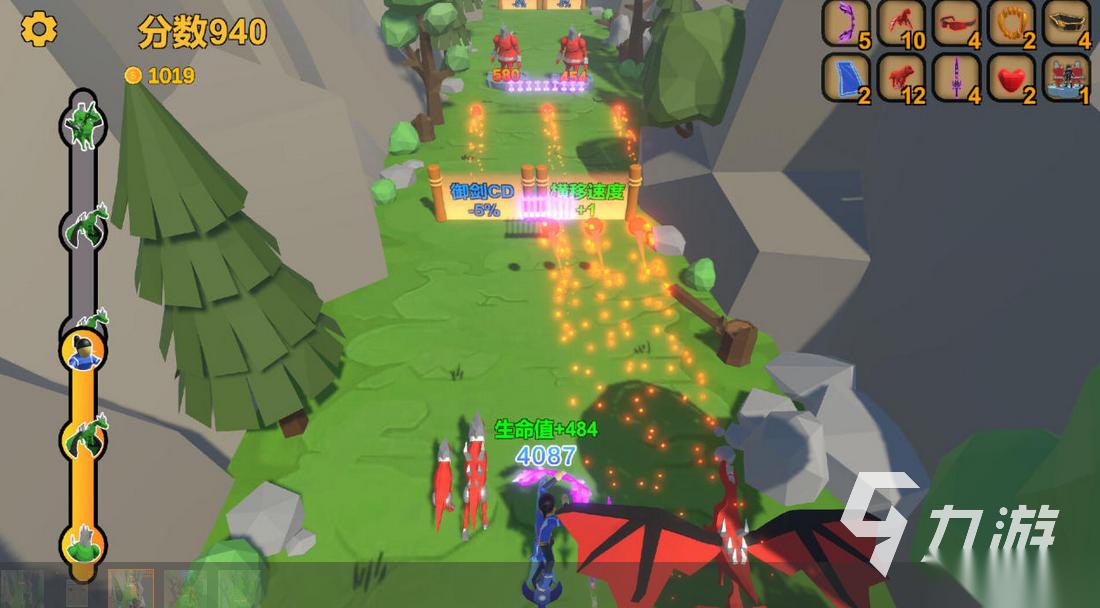This screenshot has width=1100, height=608.
Task: Select the golden claw ring slot
Action: tap(1012, 23)
